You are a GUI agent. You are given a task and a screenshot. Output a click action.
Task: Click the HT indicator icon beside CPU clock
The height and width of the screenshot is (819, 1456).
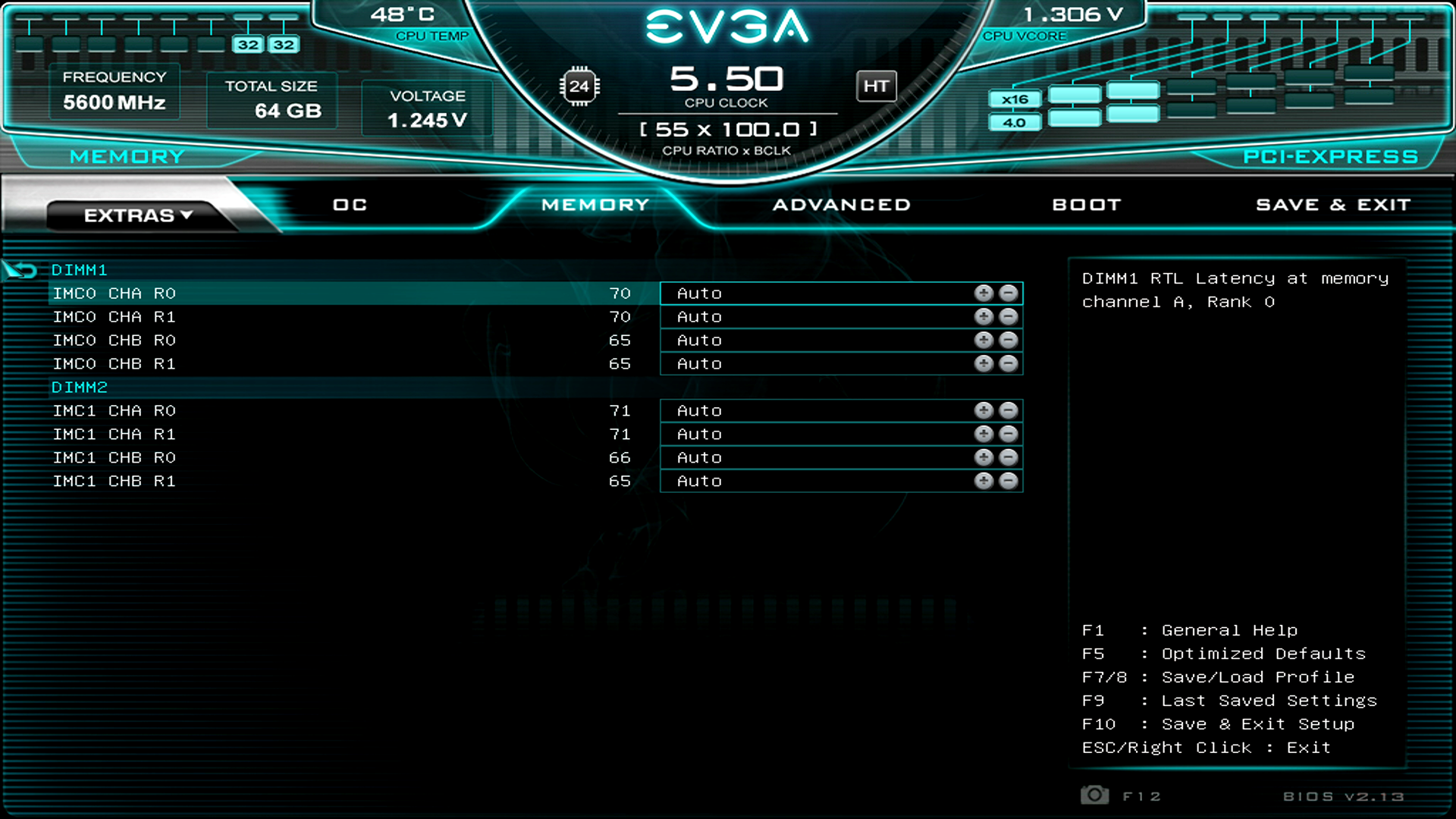coord(876,86)
